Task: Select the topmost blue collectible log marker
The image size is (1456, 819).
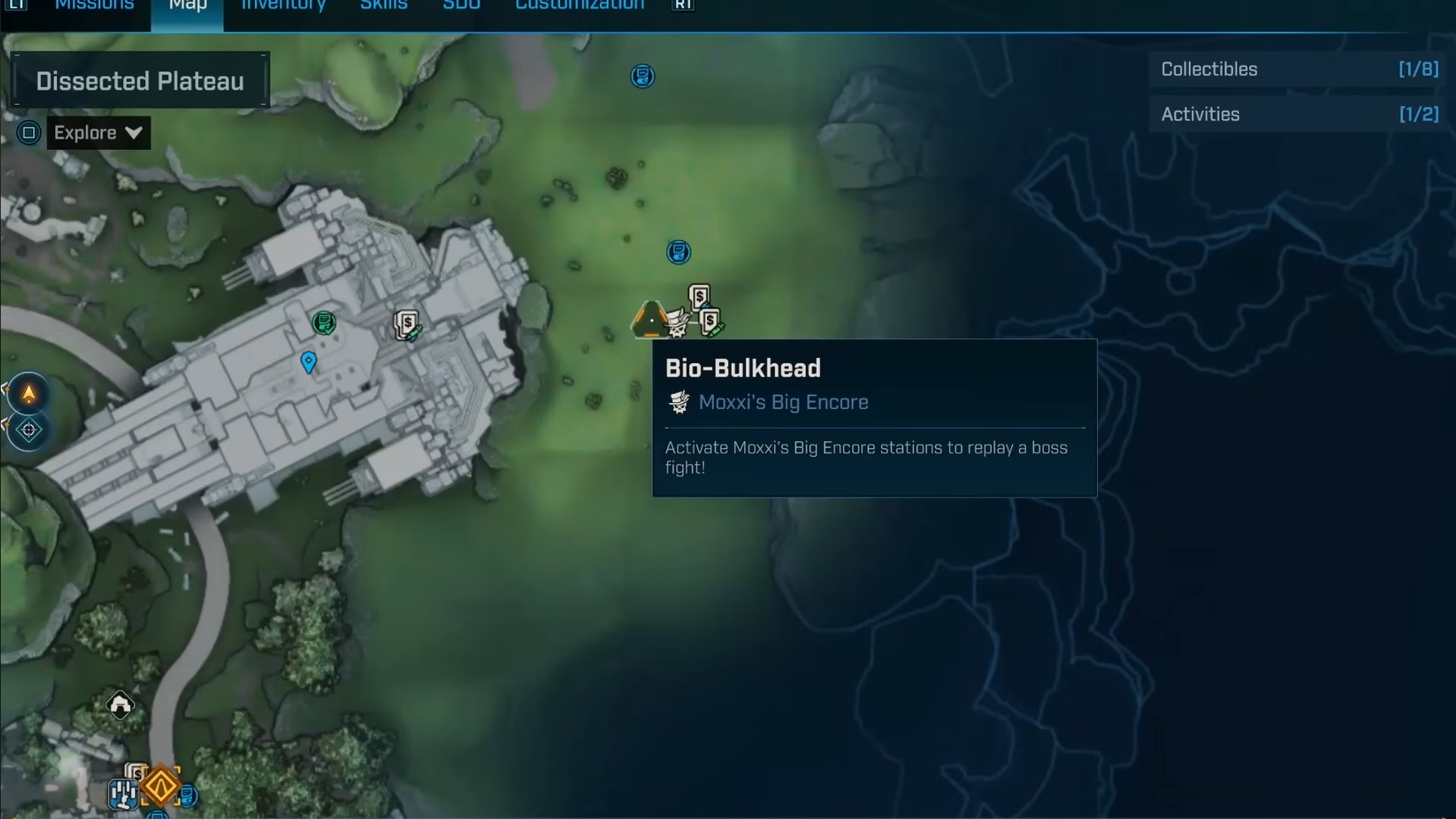Action: pyautogui.click(x=642, y=76)
